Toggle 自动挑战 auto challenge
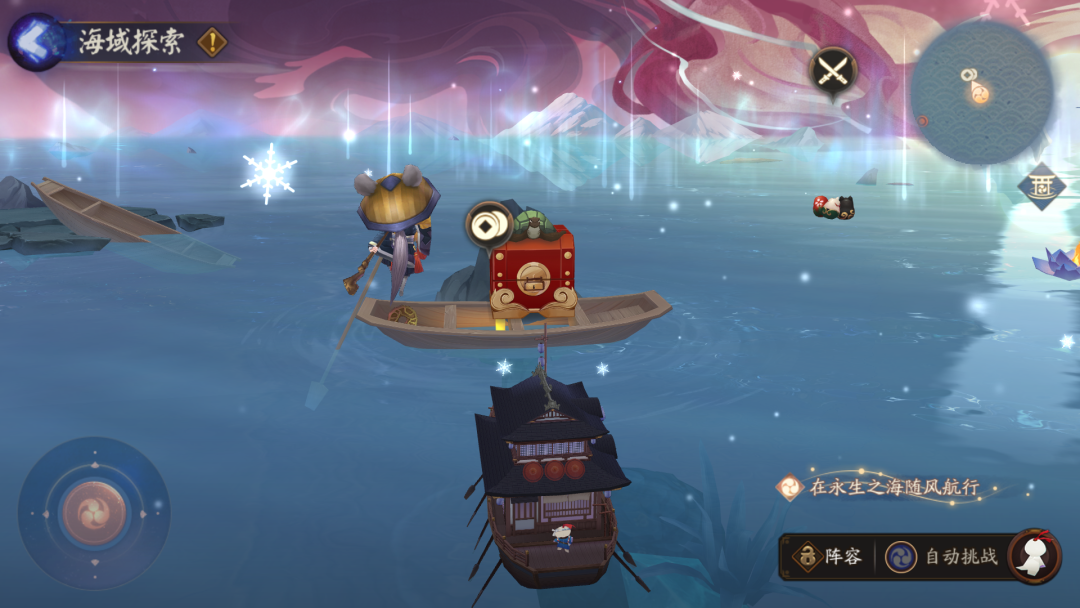 pos(943,557)
